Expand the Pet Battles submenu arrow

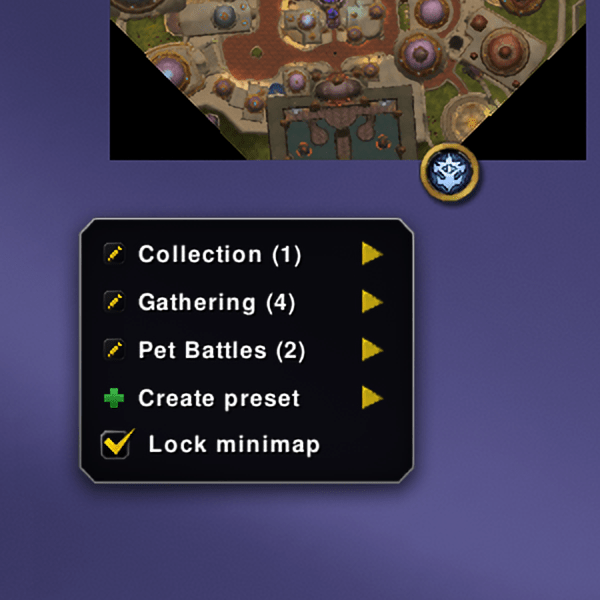[x=372, y=350]
